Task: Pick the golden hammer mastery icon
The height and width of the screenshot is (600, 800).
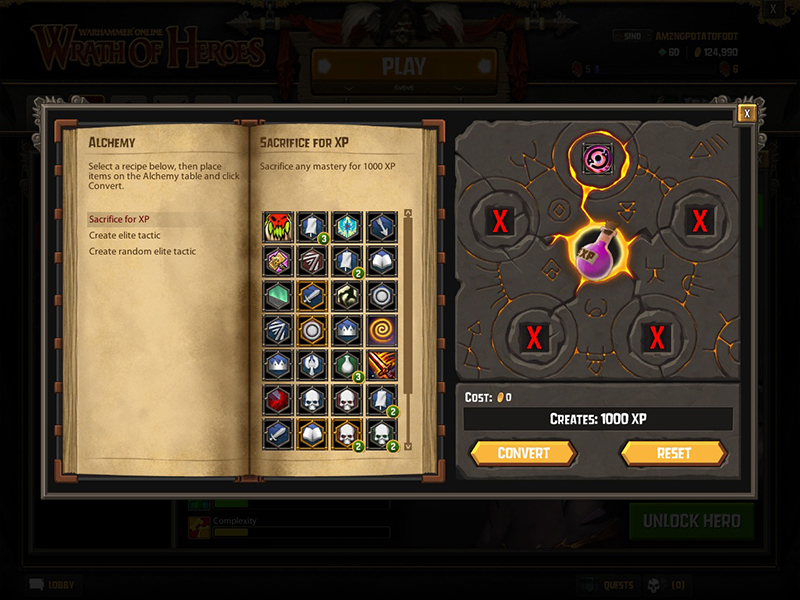Action: tap(277, 260)
